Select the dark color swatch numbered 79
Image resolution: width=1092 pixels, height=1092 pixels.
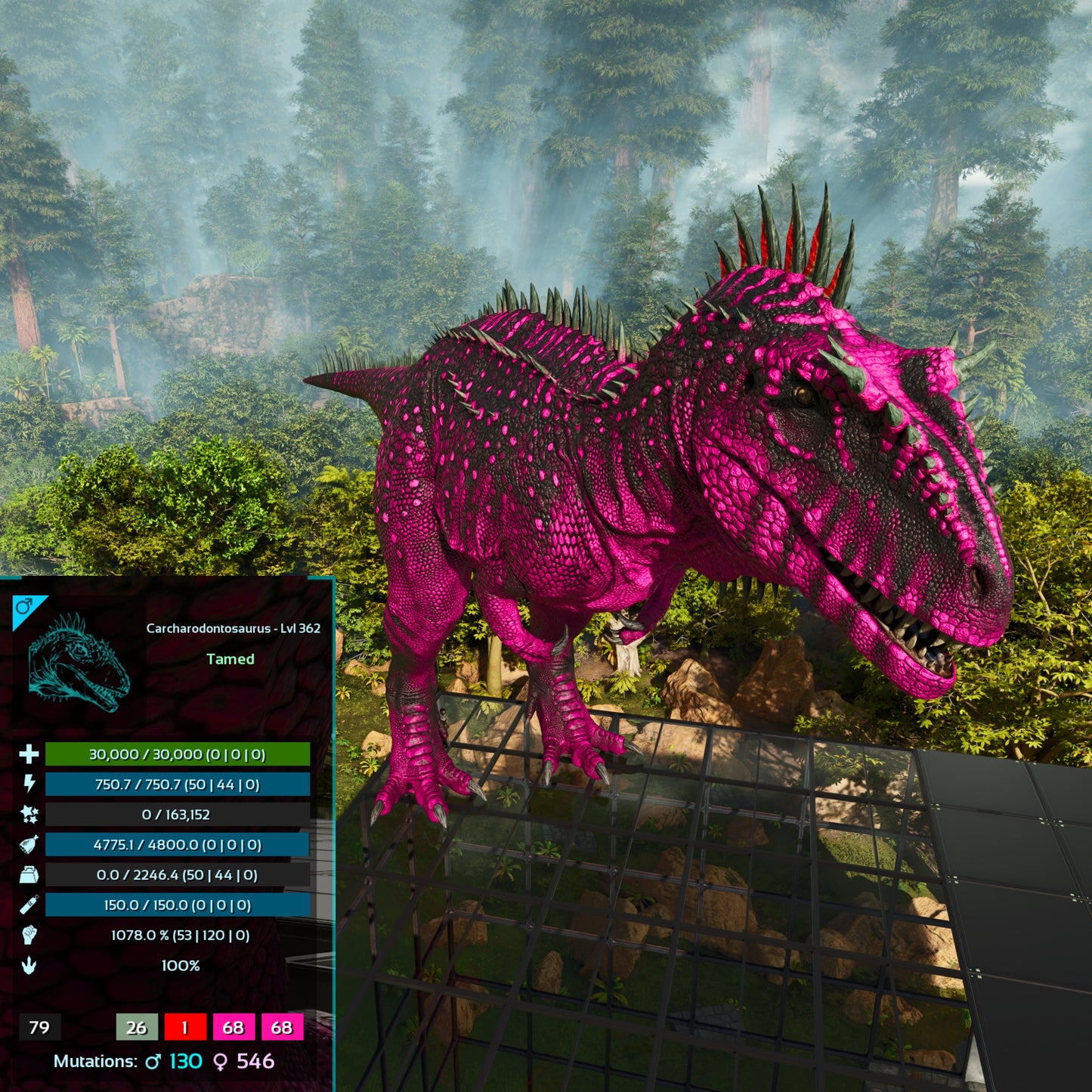point(39,1027)
